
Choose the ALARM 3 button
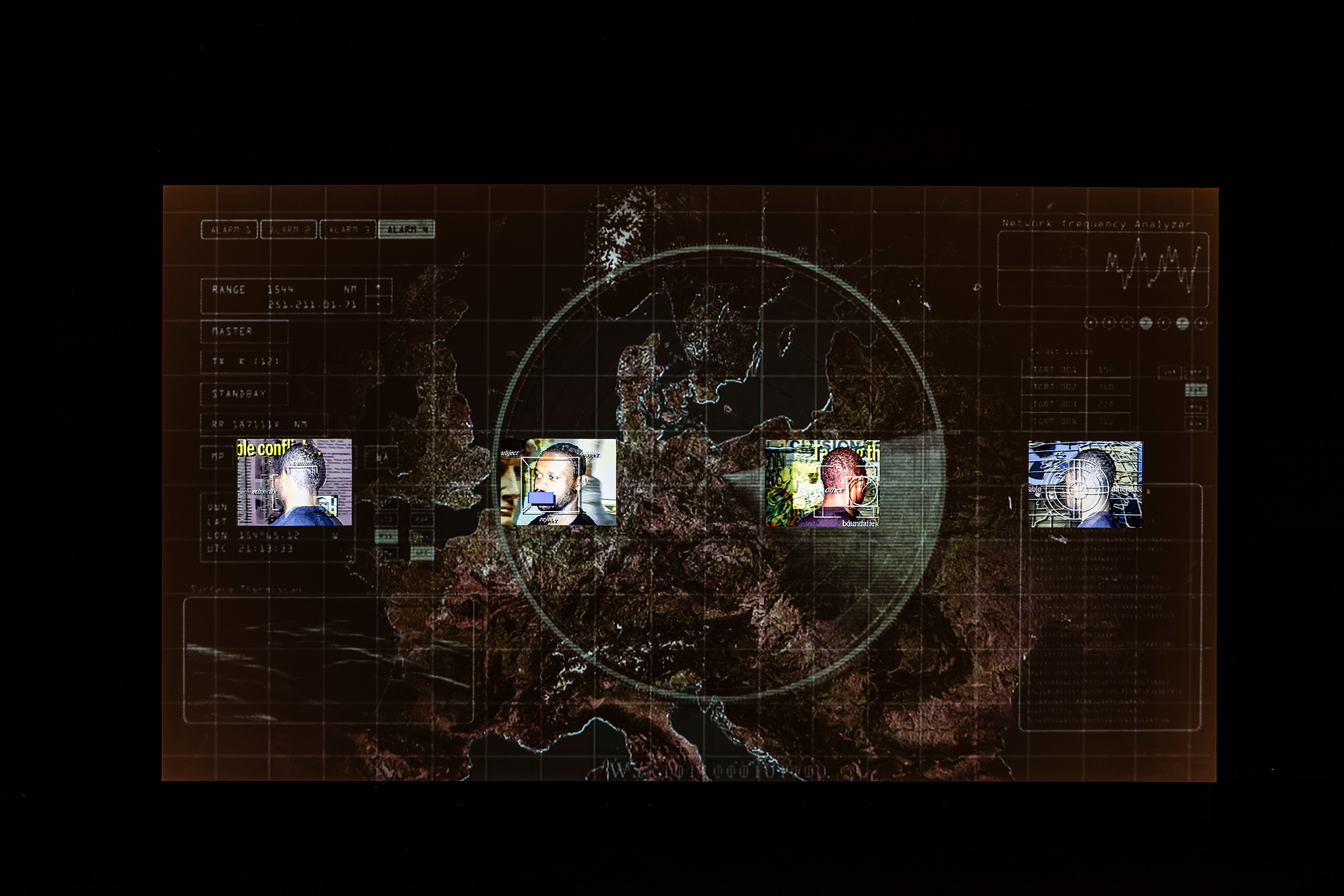pyautogui.click(x=348, y=230)
